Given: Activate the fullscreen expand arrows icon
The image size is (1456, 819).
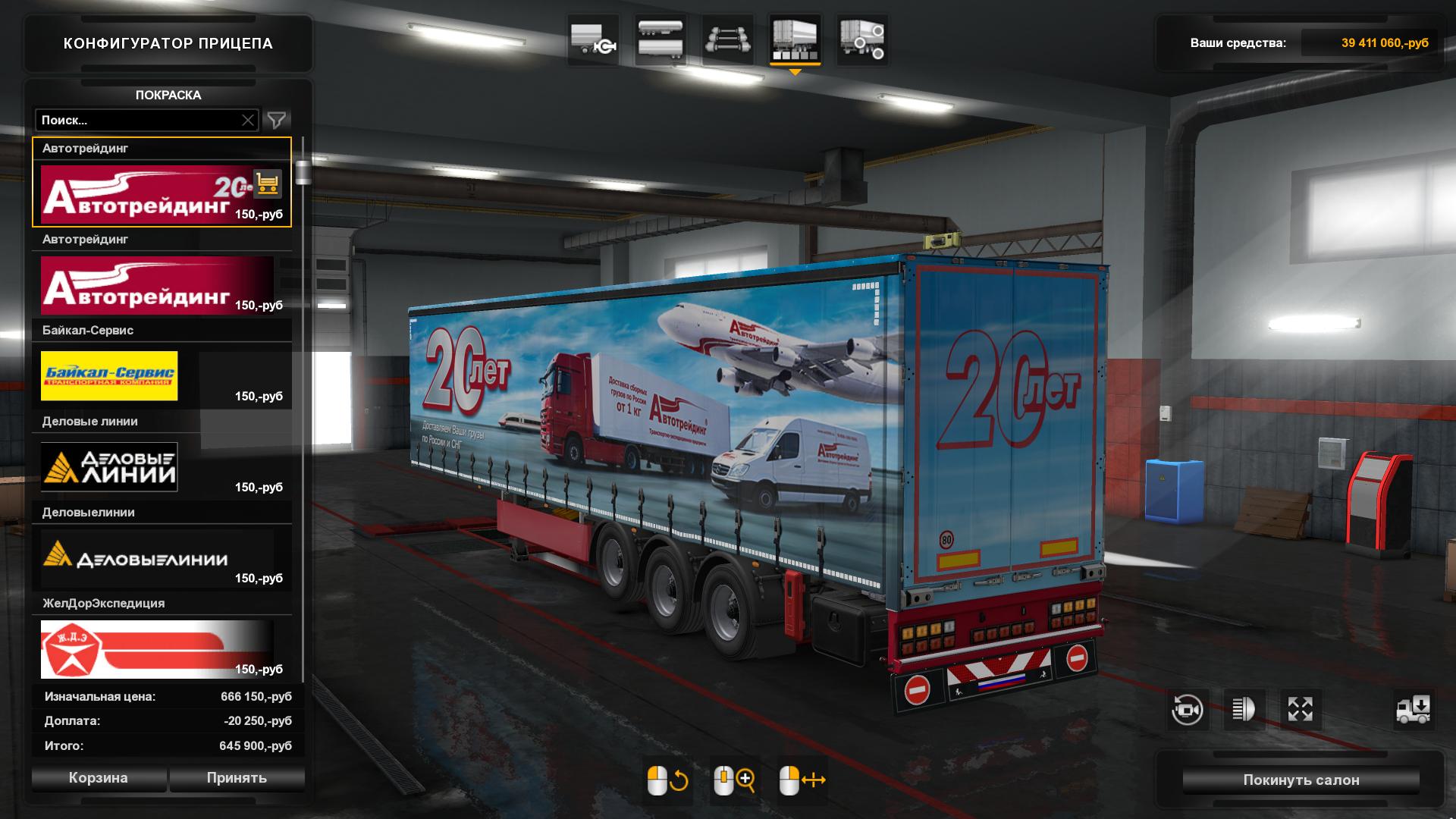Looking at the screenshot, I should pyautogui.click(x=1300, y=710).
